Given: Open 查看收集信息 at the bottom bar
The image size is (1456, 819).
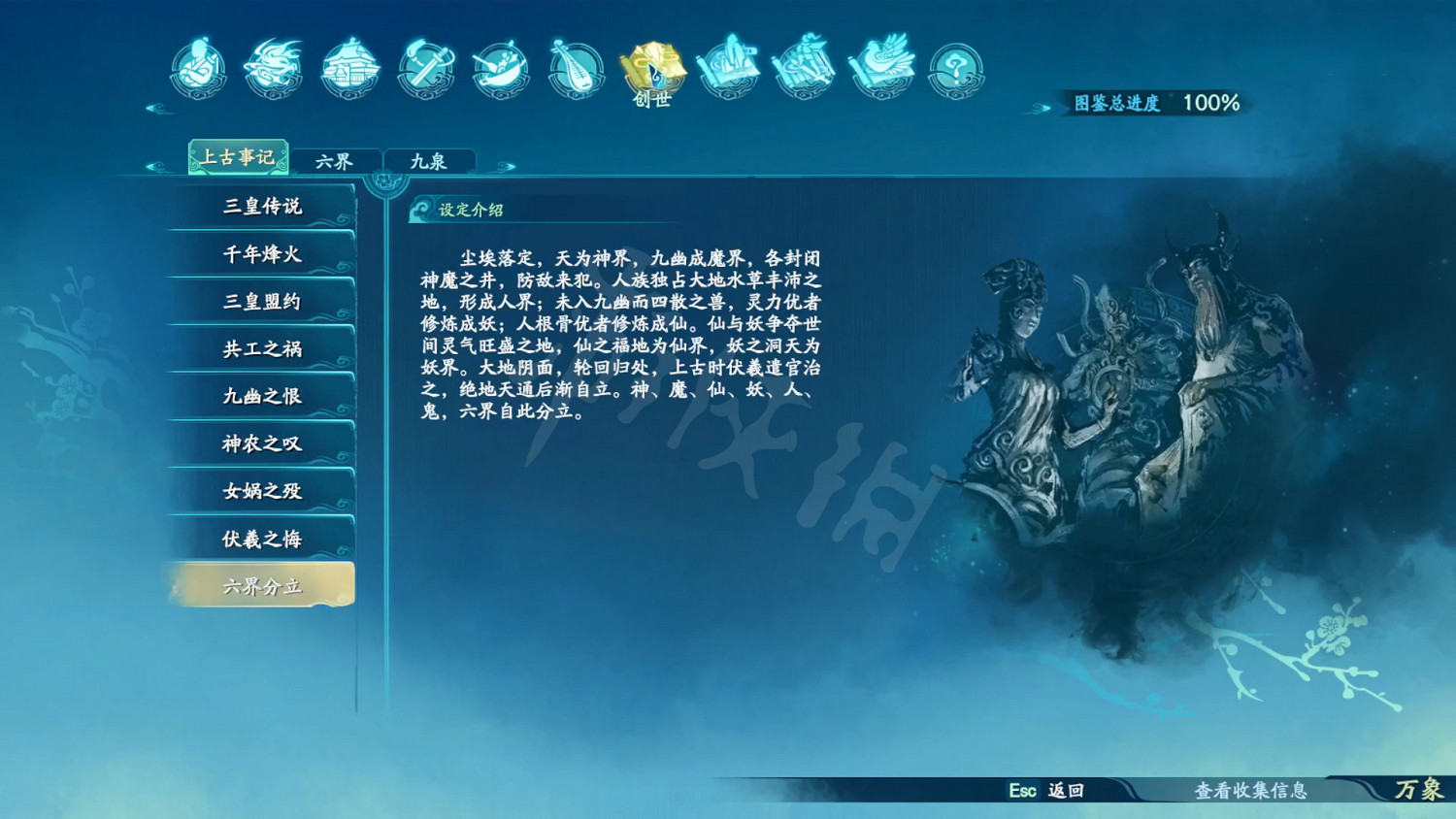Looking at the screenshot, I should click(1251, 791).
